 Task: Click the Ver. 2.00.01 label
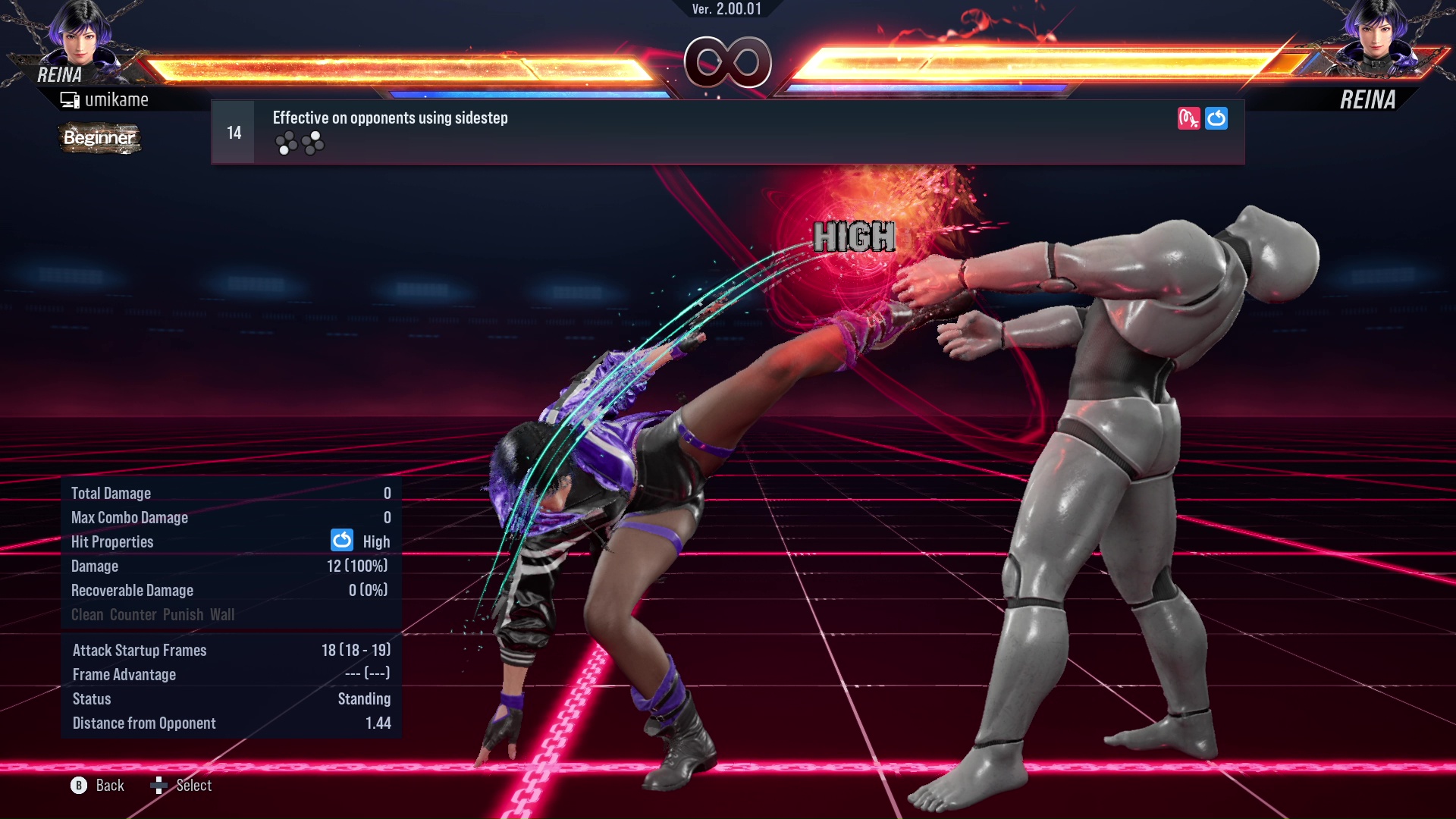pos(728,11)
